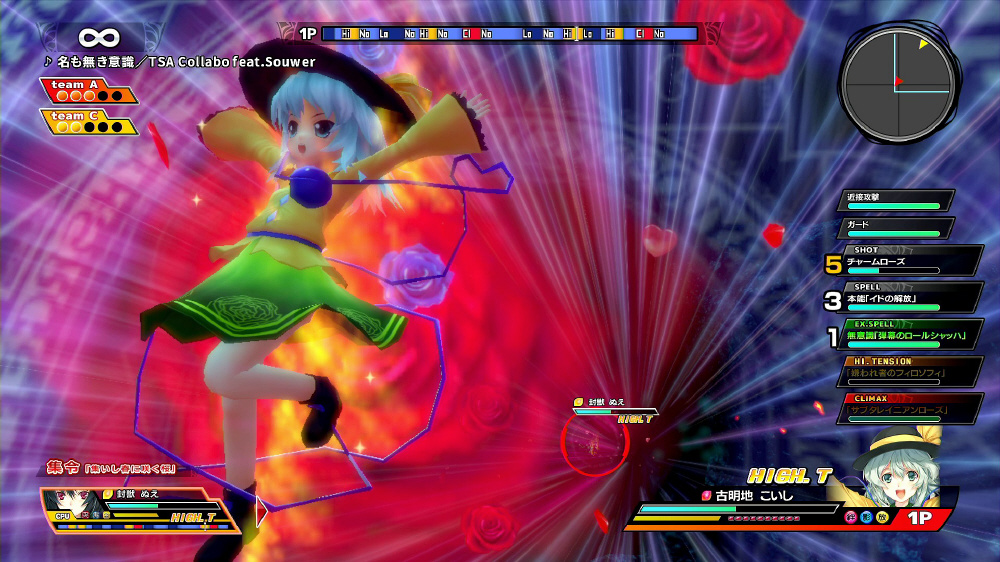Click the red arrow beside the partner panel

click(262, 510)
